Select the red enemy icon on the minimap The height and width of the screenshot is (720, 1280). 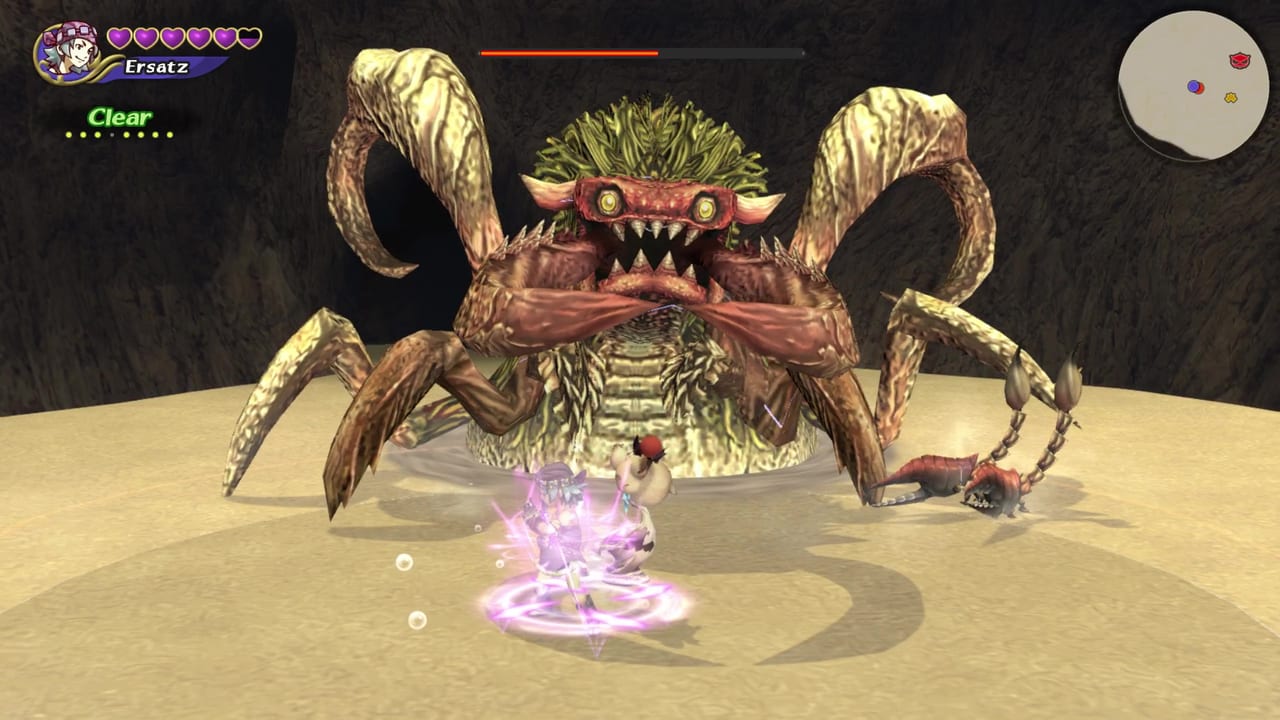(x=1240, y=59)
